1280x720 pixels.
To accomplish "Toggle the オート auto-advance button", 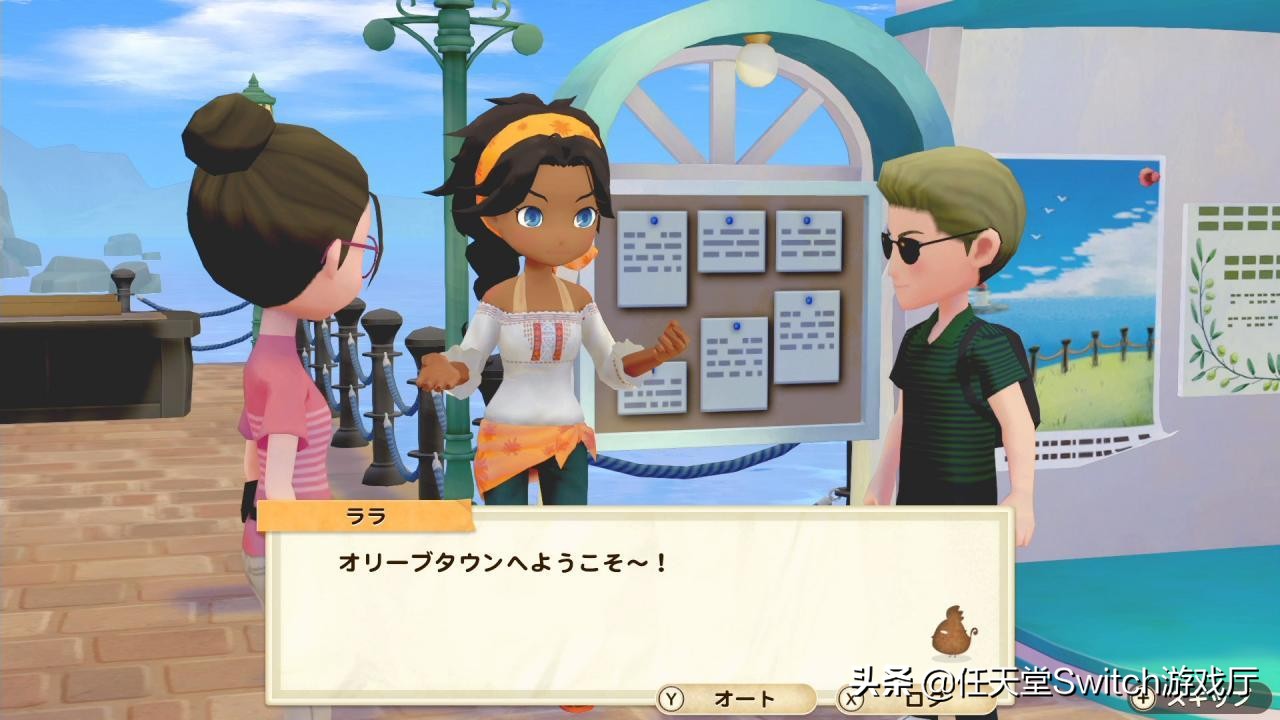I will 735,698.
